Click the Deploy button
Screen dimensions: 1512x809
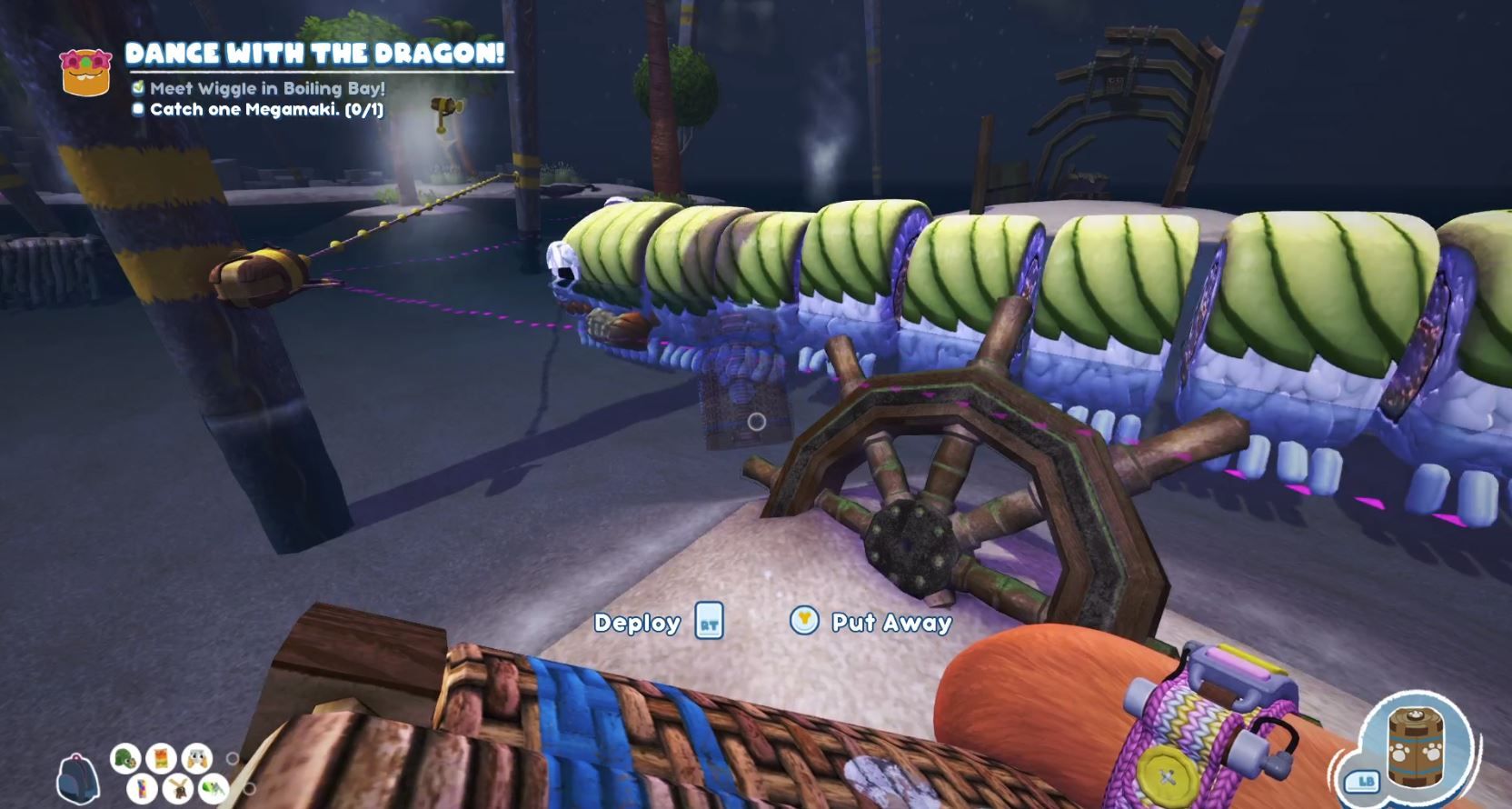(x=638, y=624)
